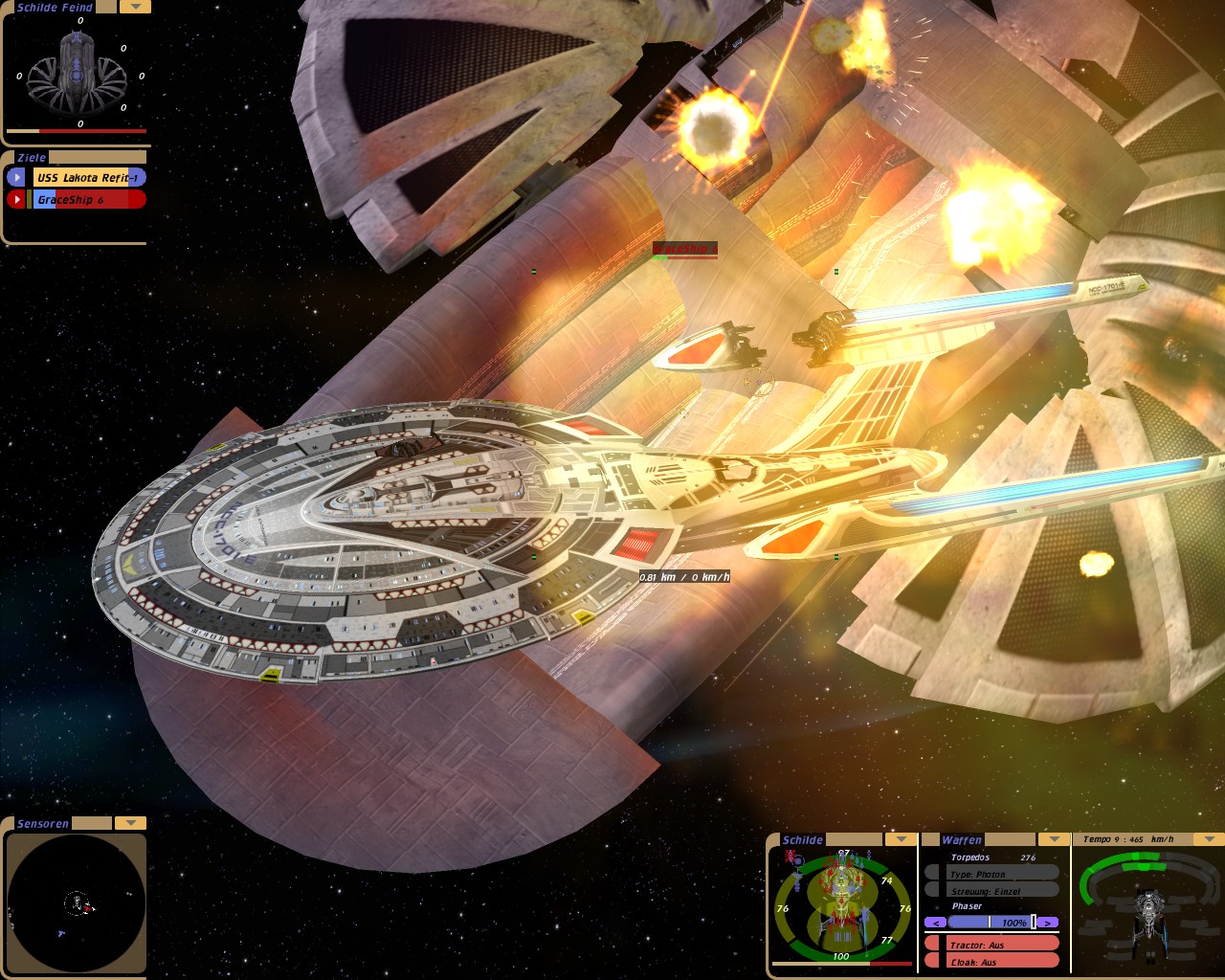Click the Sensoren radar display
This screenshot has height=980, width=1225.
point(76,902)
